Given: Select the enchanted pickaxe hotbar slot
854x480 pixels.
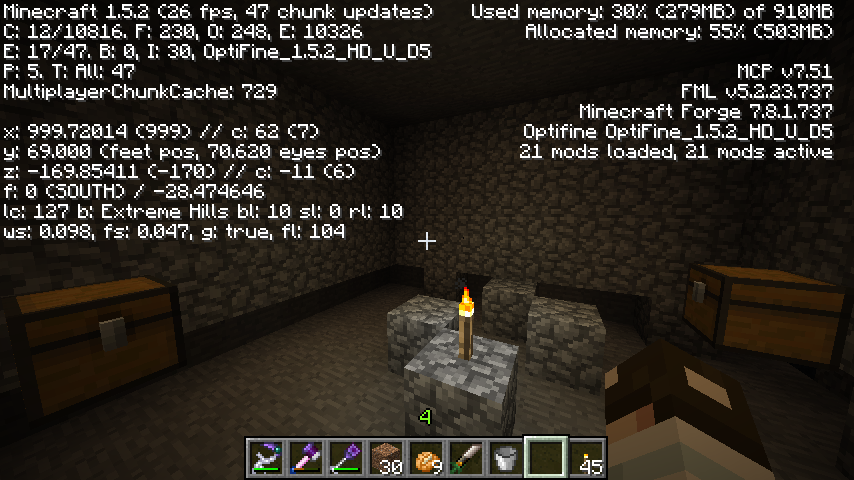Looking at the screenshot, I should [x=266, y=457].
